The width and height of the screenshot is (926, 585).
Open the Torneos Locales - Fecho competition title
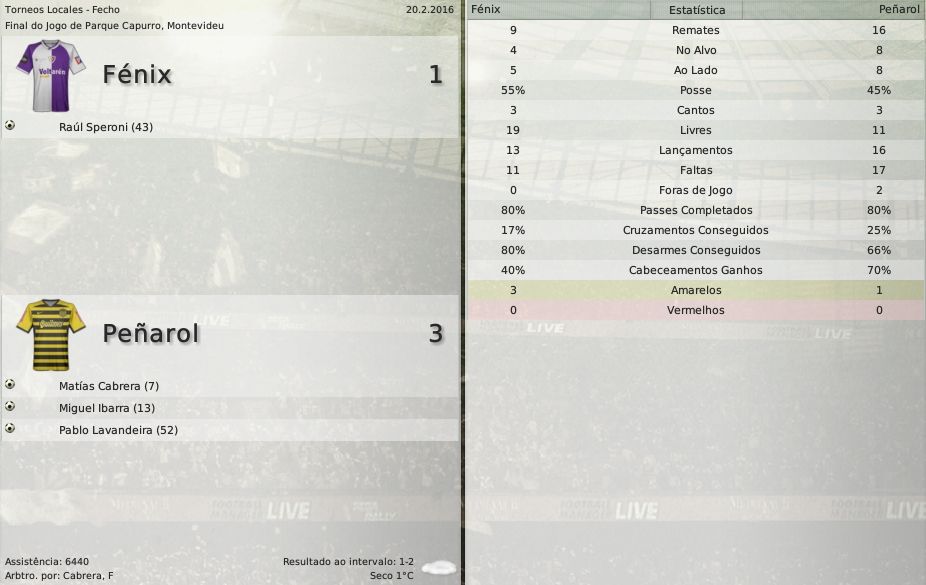coord(62,9)
